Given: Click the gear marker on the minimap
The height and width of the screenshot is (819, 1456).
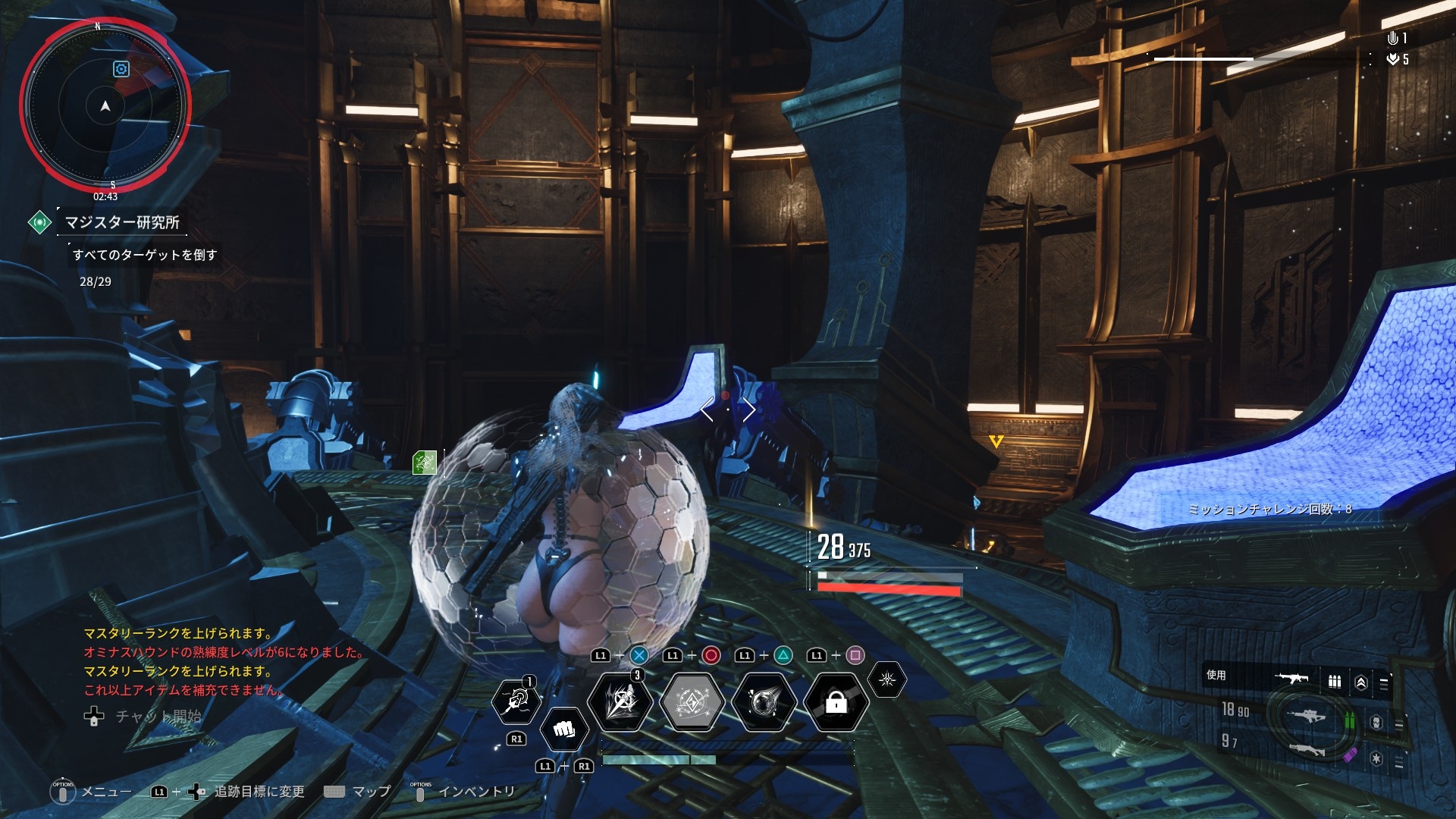Looking at the screenshot, I should click(121, 69).
